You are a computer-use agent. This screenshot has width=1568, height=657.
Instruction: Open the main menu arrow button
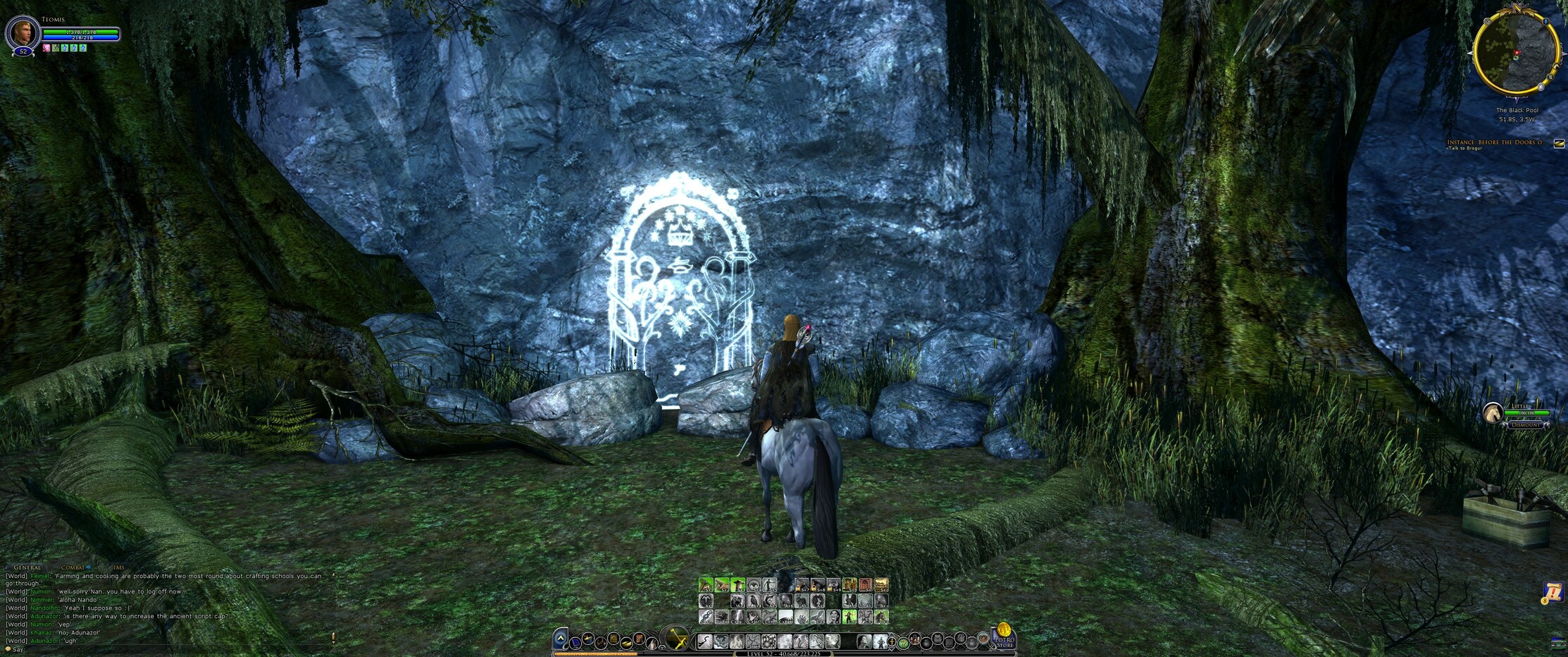560,639
